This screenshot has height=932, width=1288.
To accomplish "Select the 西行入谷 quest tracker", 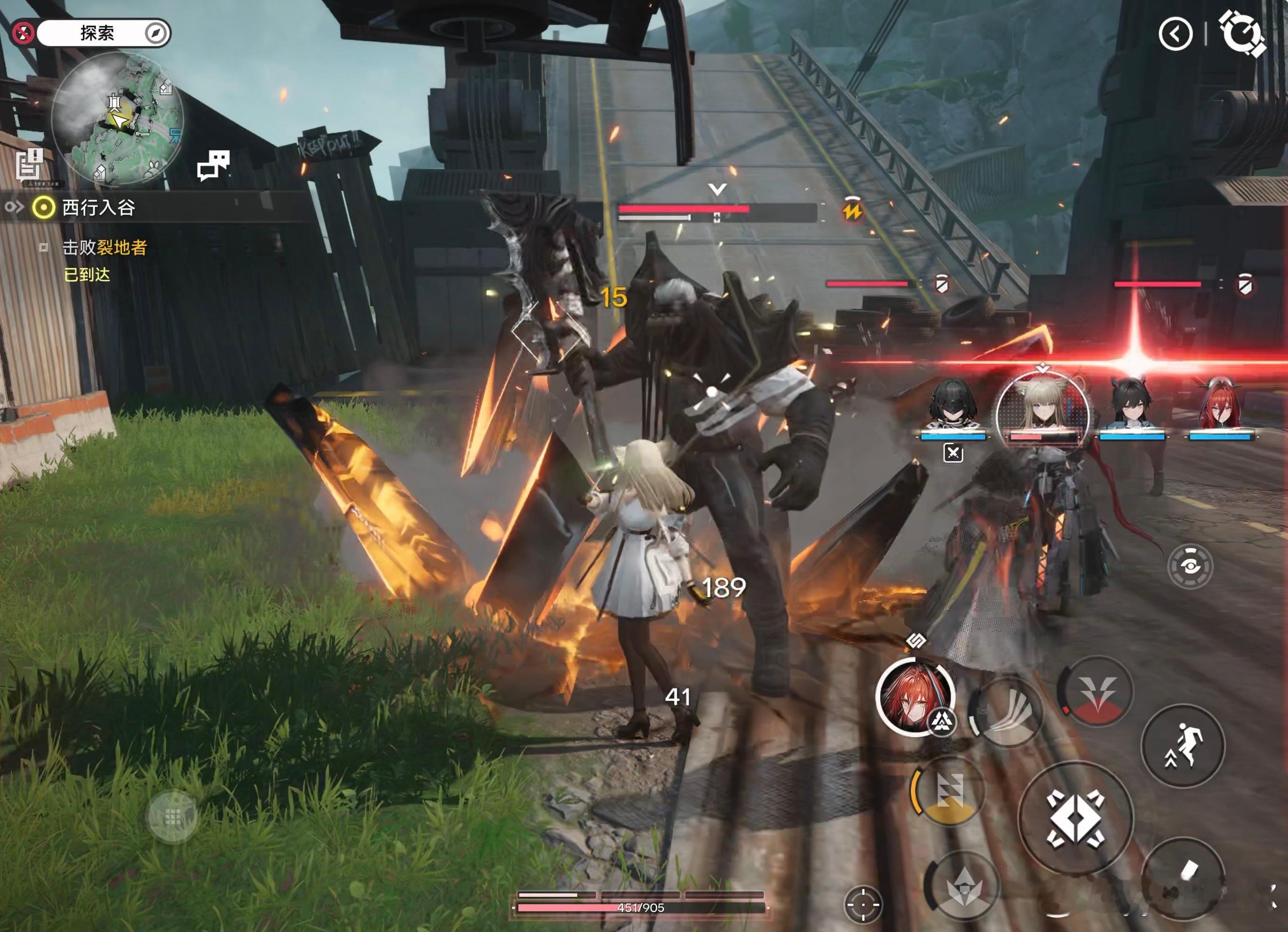I will 98,208.
